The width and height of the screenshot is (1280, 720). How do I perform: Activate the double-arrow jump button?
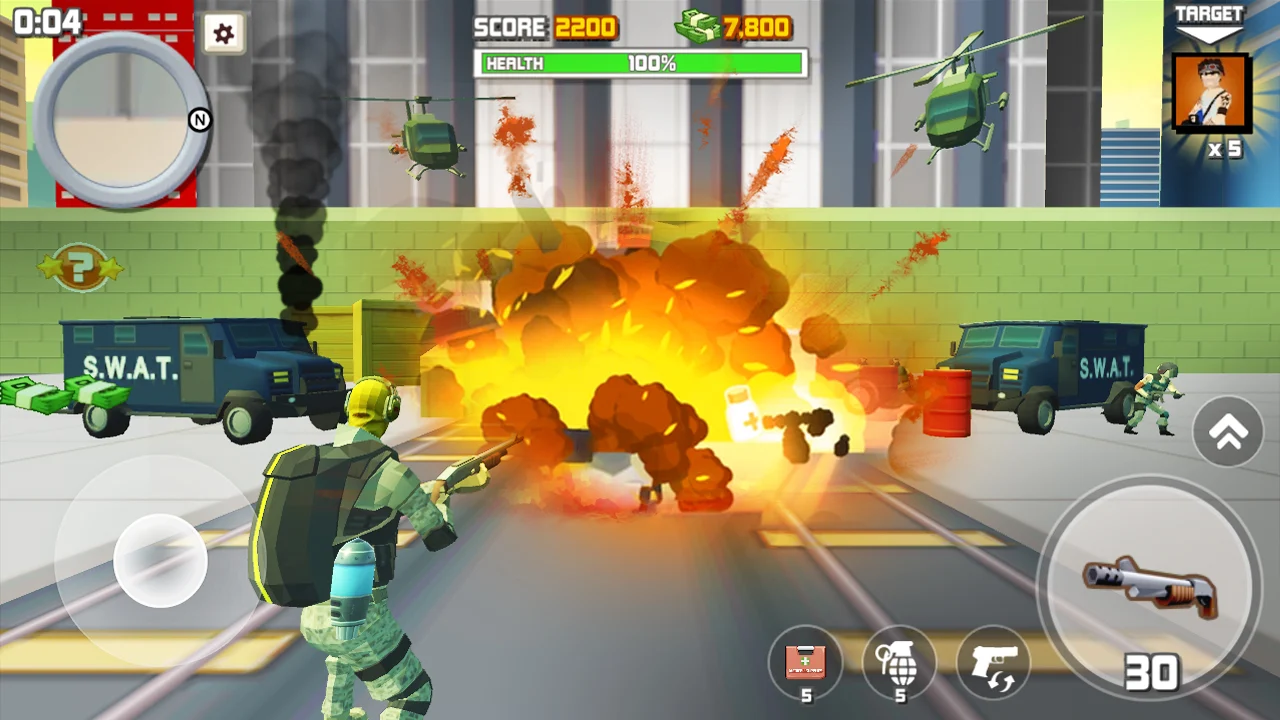(x=1228, y=431)
